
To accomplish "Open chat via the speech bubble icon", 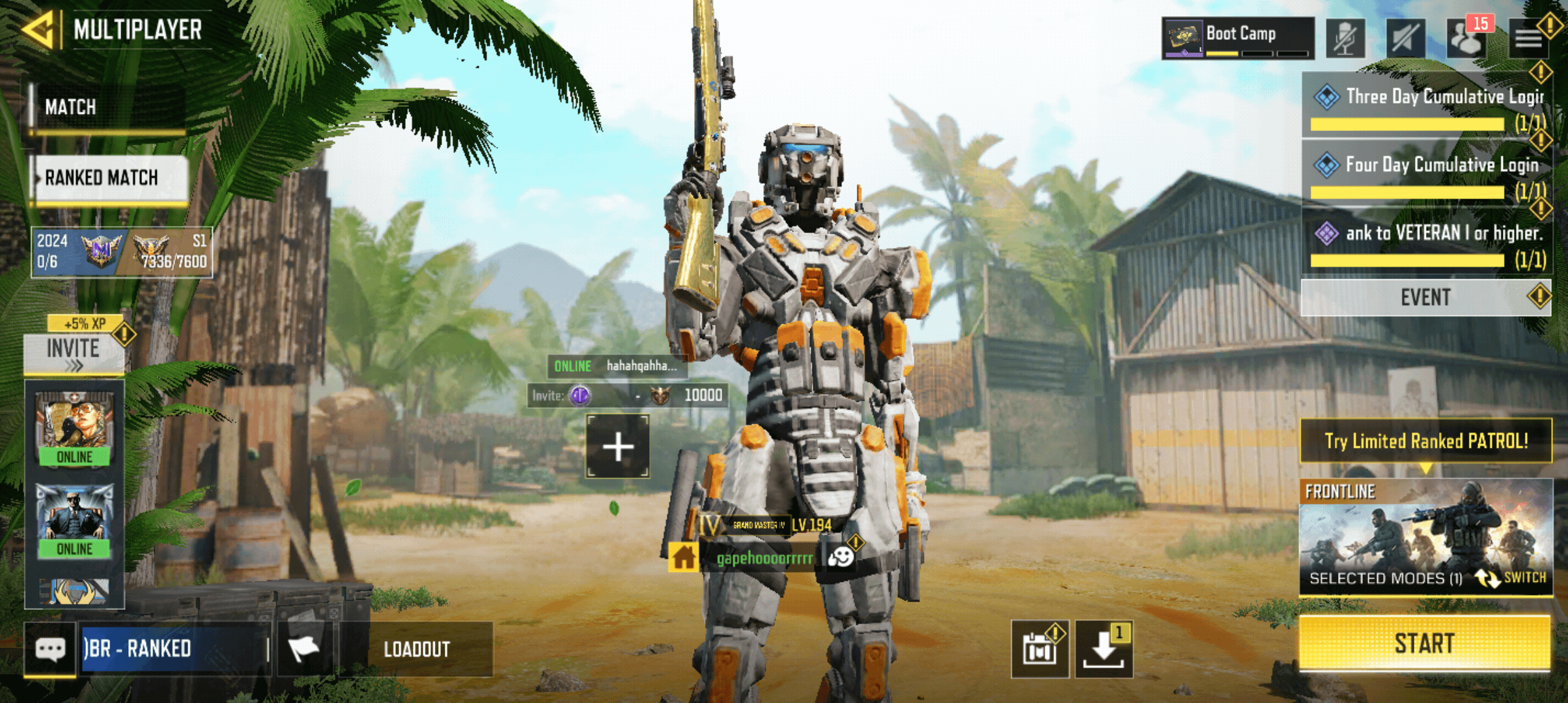I will point(51,649).
